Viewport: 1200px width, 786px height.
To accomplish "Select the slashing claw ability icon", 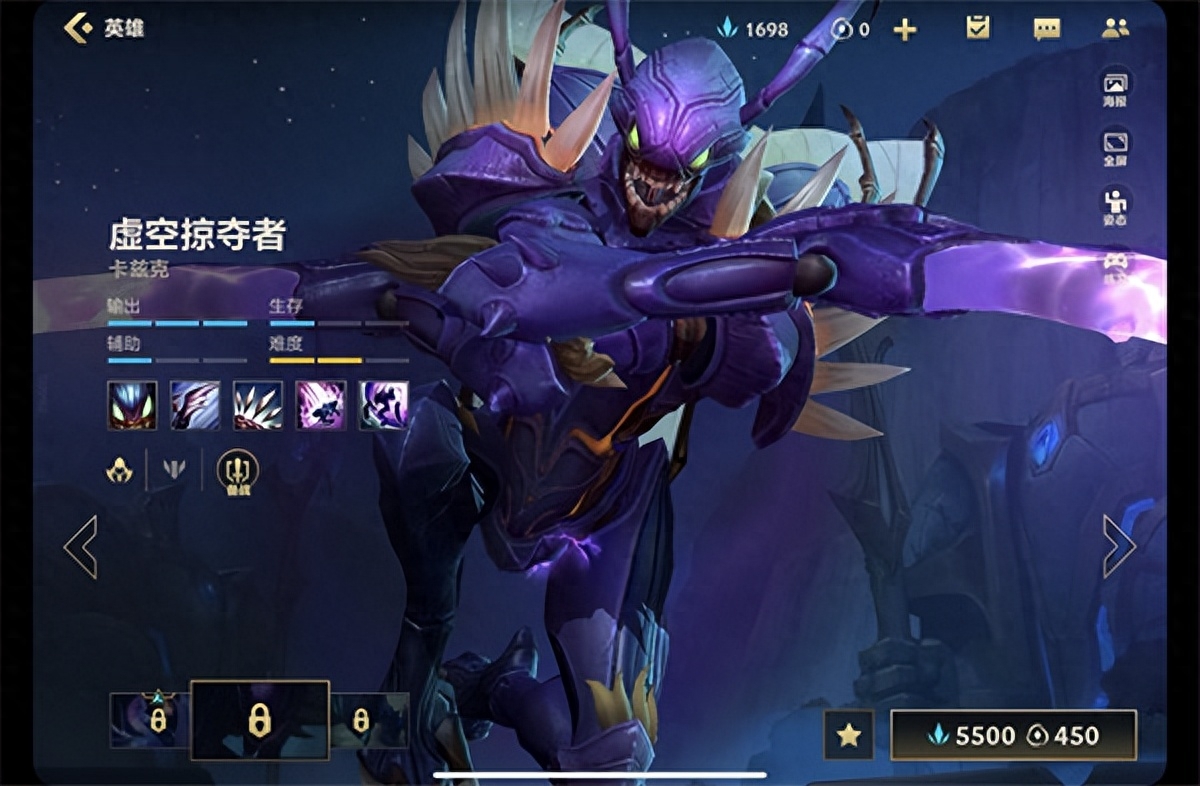I will coord(195,405).
